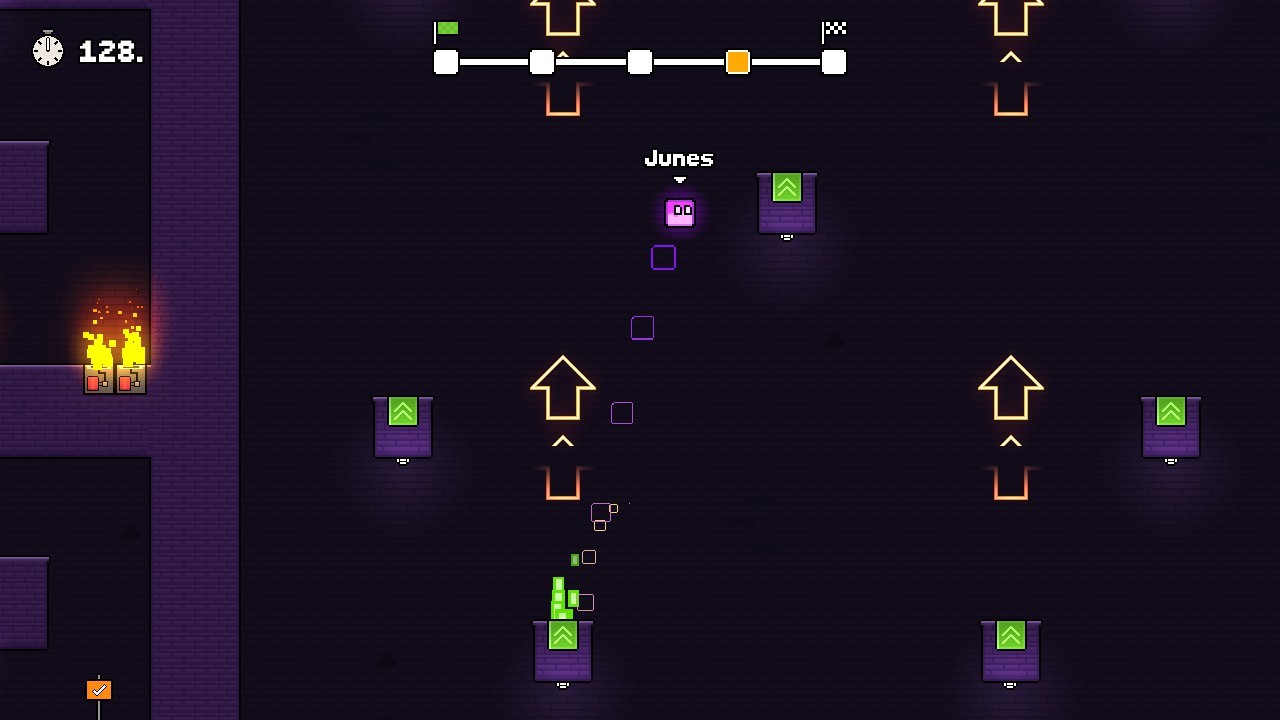The height and width of the screenshot is (720, 1280).
Task: Click the green spring pad on the left brick block
Action: coord(403,411)
